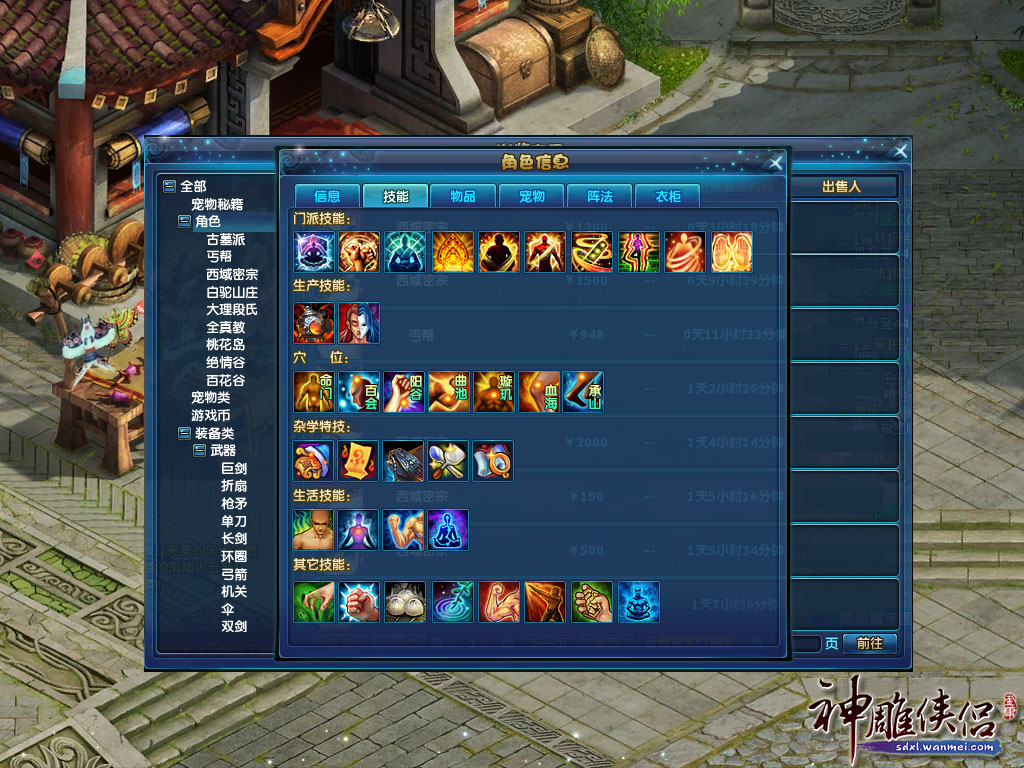Select the blue meditation life skill icon

448,530
